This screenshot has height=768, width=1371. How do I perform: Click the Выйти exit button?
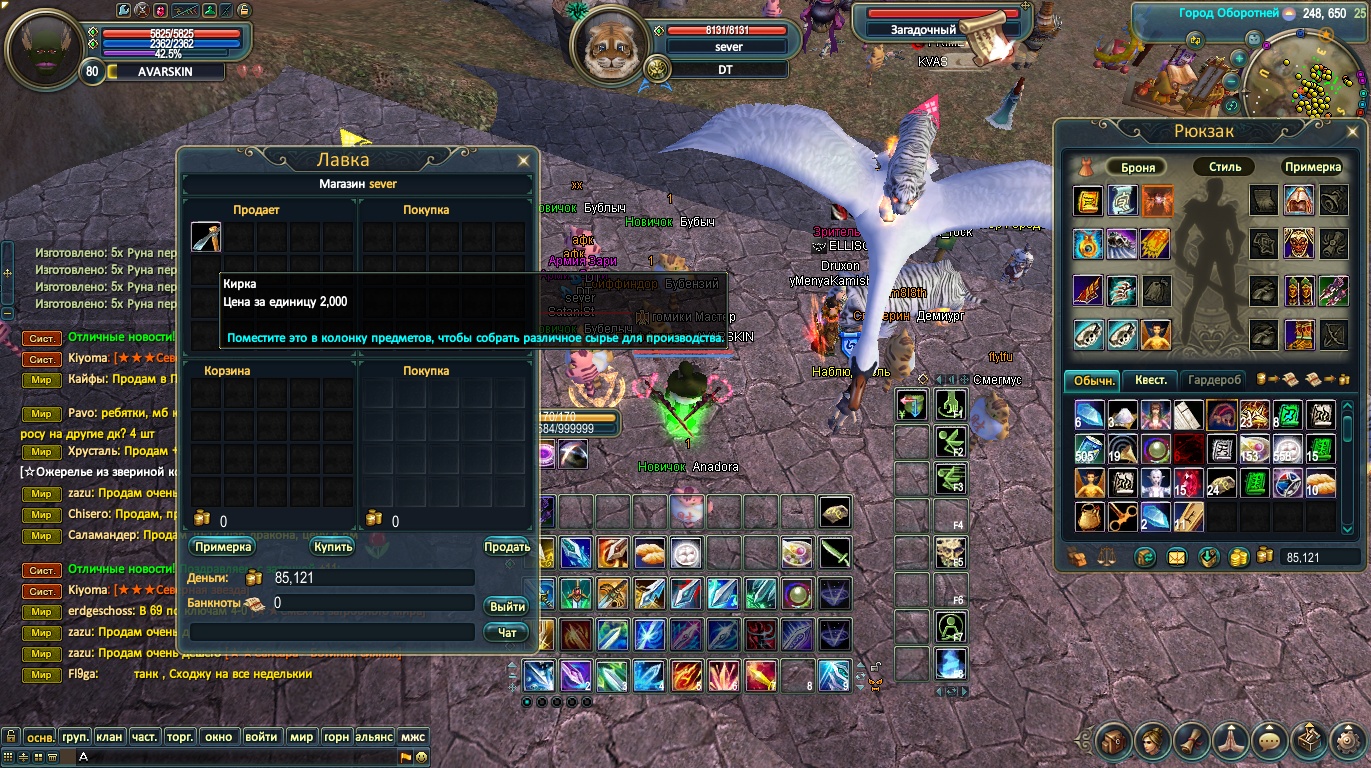coord(507,607)
